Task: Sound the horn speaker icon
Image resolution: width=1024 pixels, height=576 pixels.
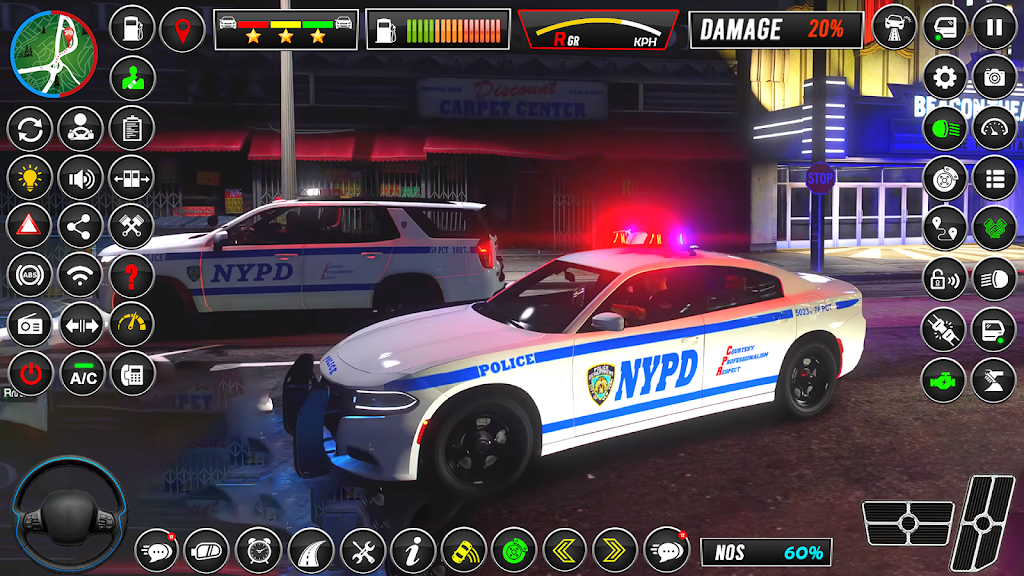Action: pyautogui.click(x=81, y=178)
